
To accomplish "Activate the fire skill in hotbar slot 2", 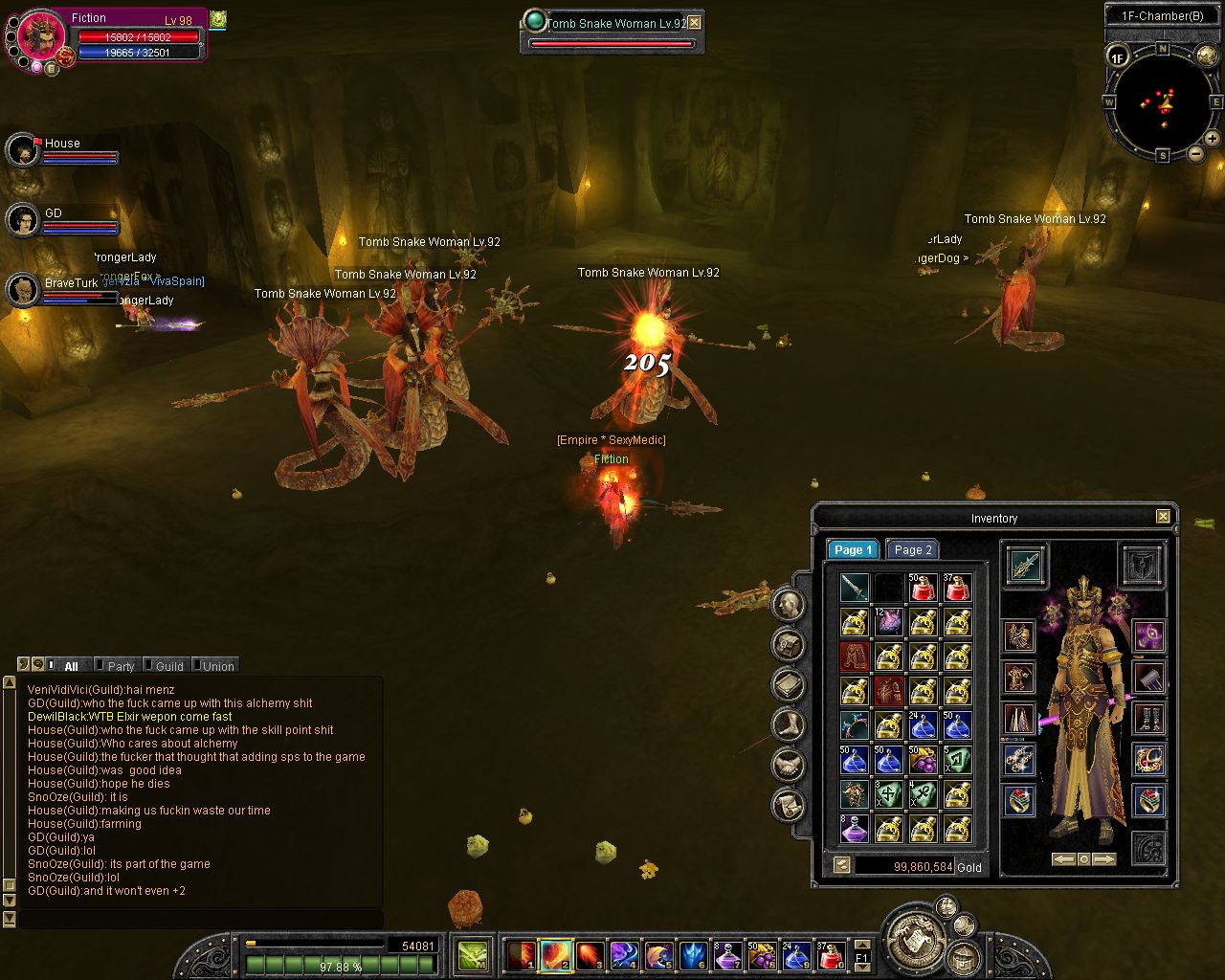I will tap(555, 954).
